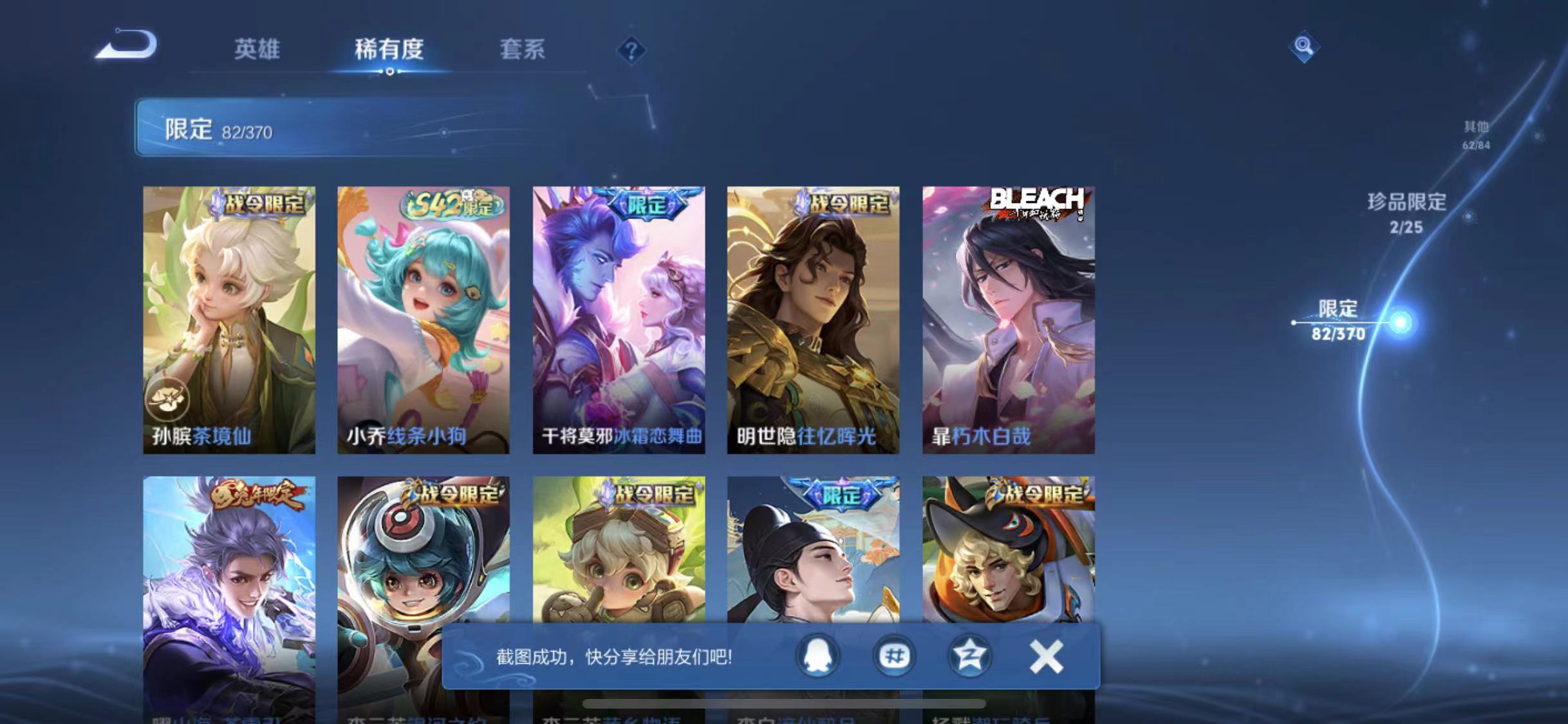1568x724 pixels.
Task: Open the question mark help icon
Action: [633, 50]
